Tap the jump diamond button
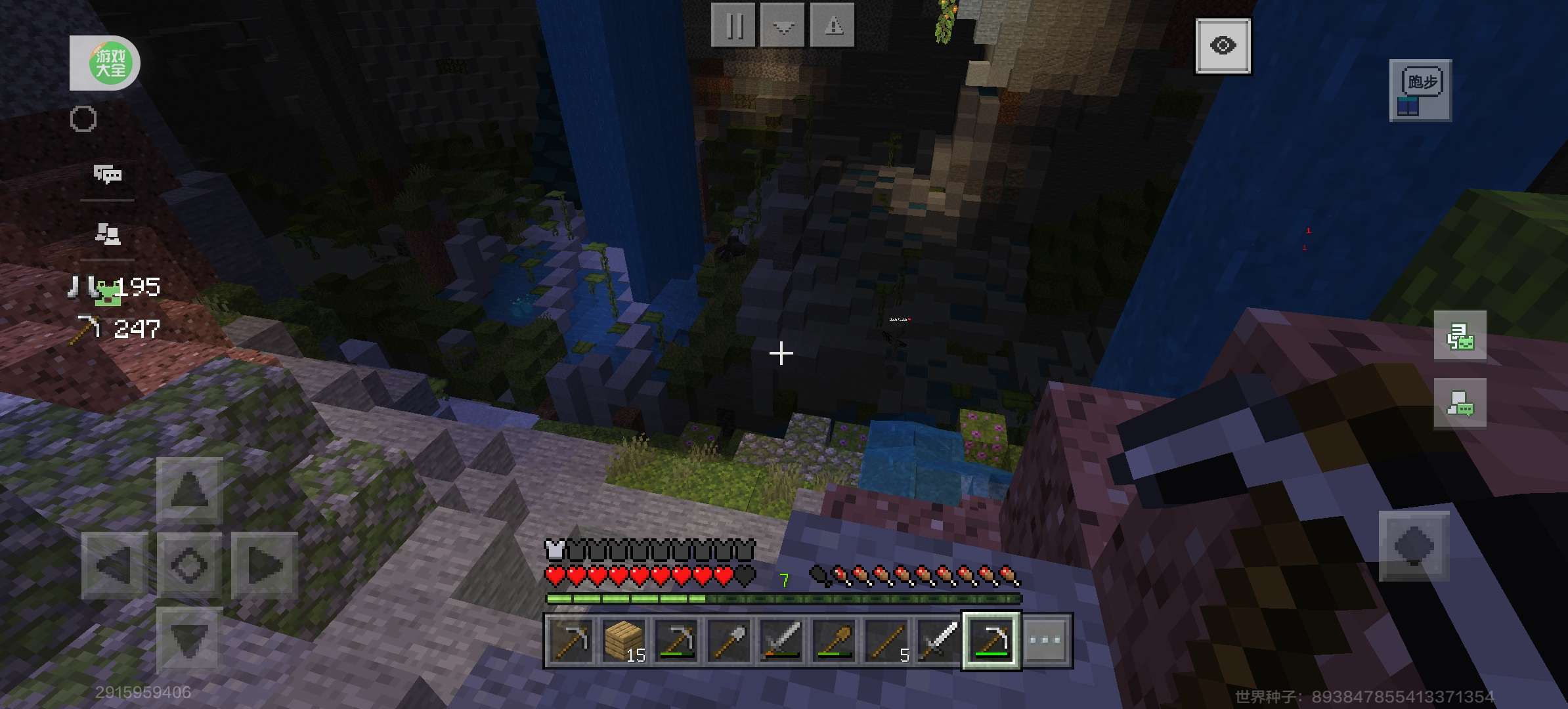This screenshot has width=1568, height=709. click(1413, 546)
